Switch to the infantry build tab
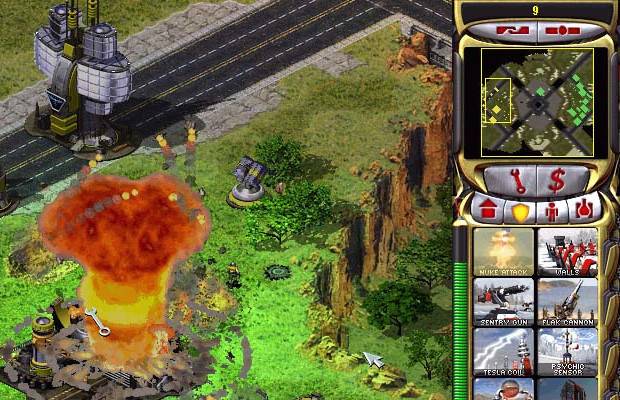 tap(551, 211)
